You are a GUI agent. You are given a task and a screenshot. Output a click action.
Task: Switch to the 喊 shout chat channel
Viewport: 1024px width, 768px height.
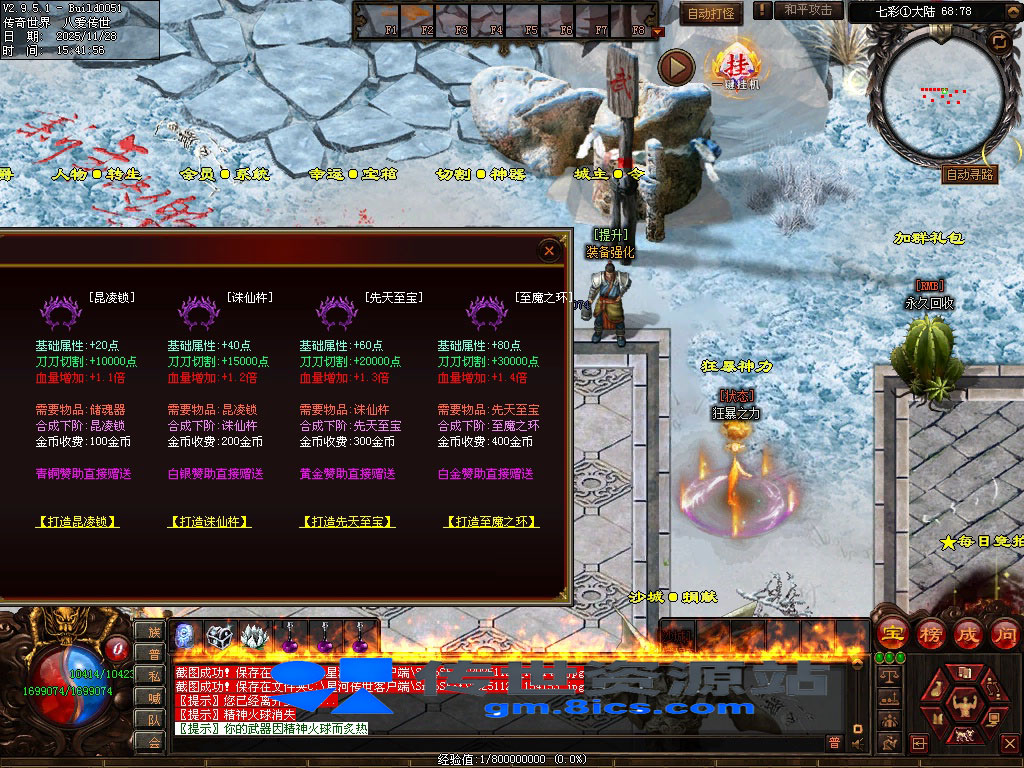click(x=153, y=698)
